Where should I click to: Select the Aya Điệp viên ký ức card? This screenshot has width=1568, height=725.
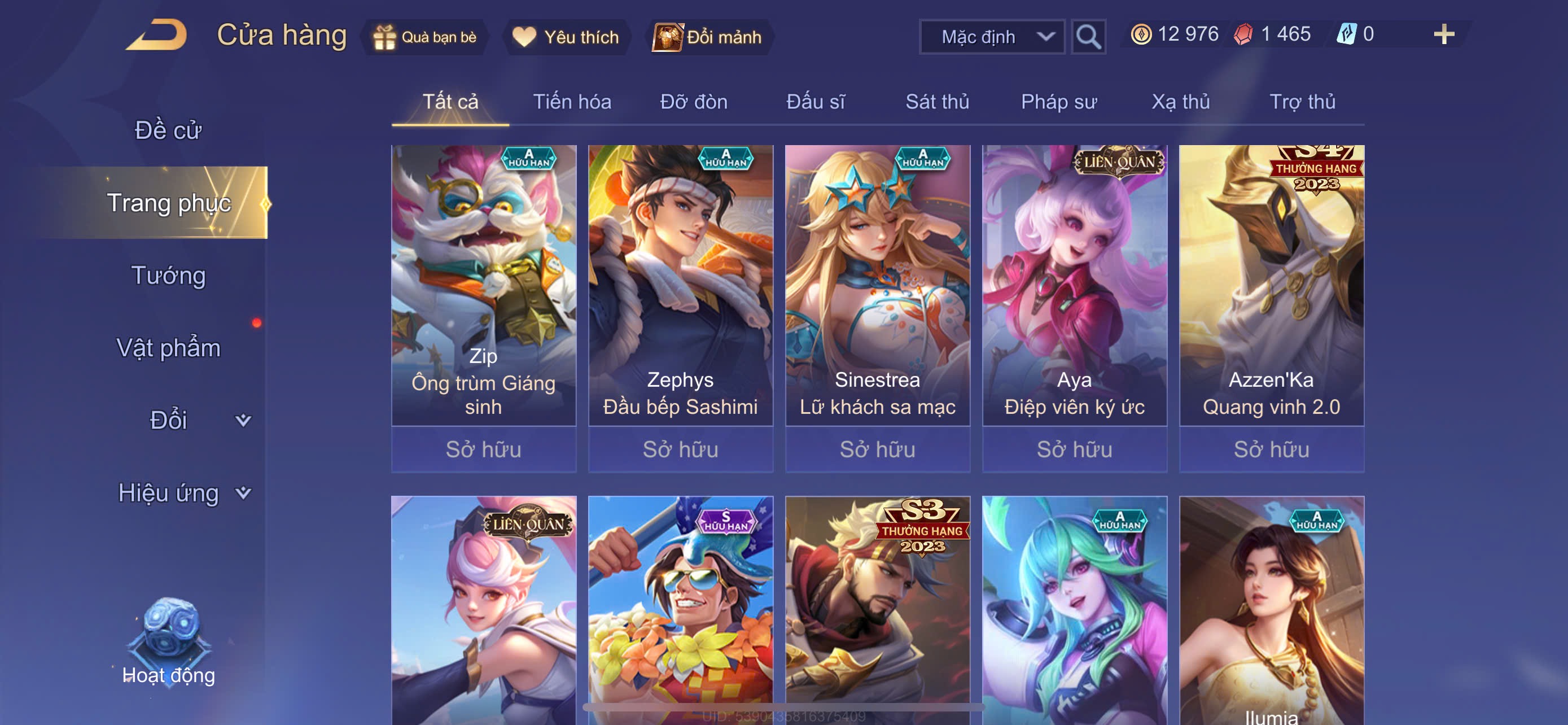click(x=1074, y=286)
